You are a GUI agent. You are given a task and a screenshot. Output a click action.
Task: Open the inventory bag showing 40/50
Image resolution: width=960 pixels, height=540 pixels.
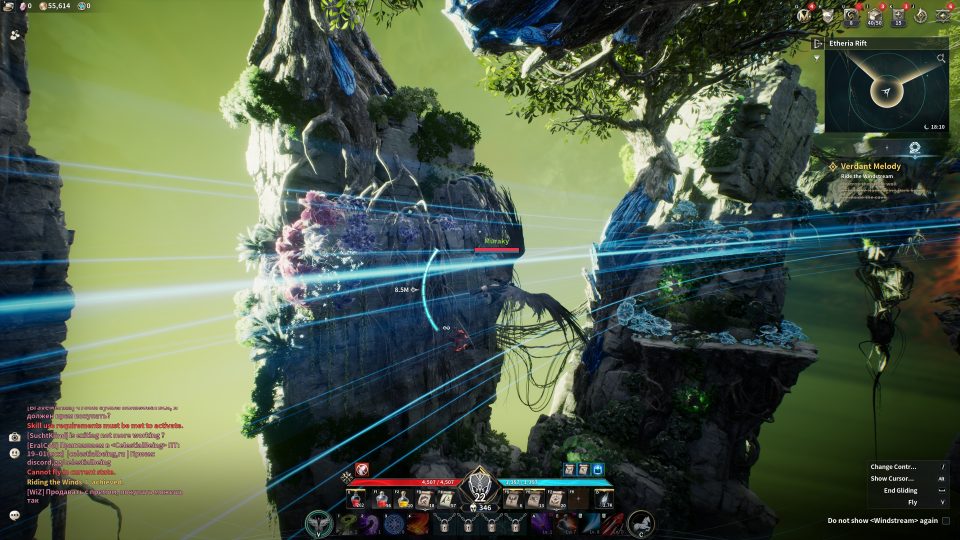[875, 15]
